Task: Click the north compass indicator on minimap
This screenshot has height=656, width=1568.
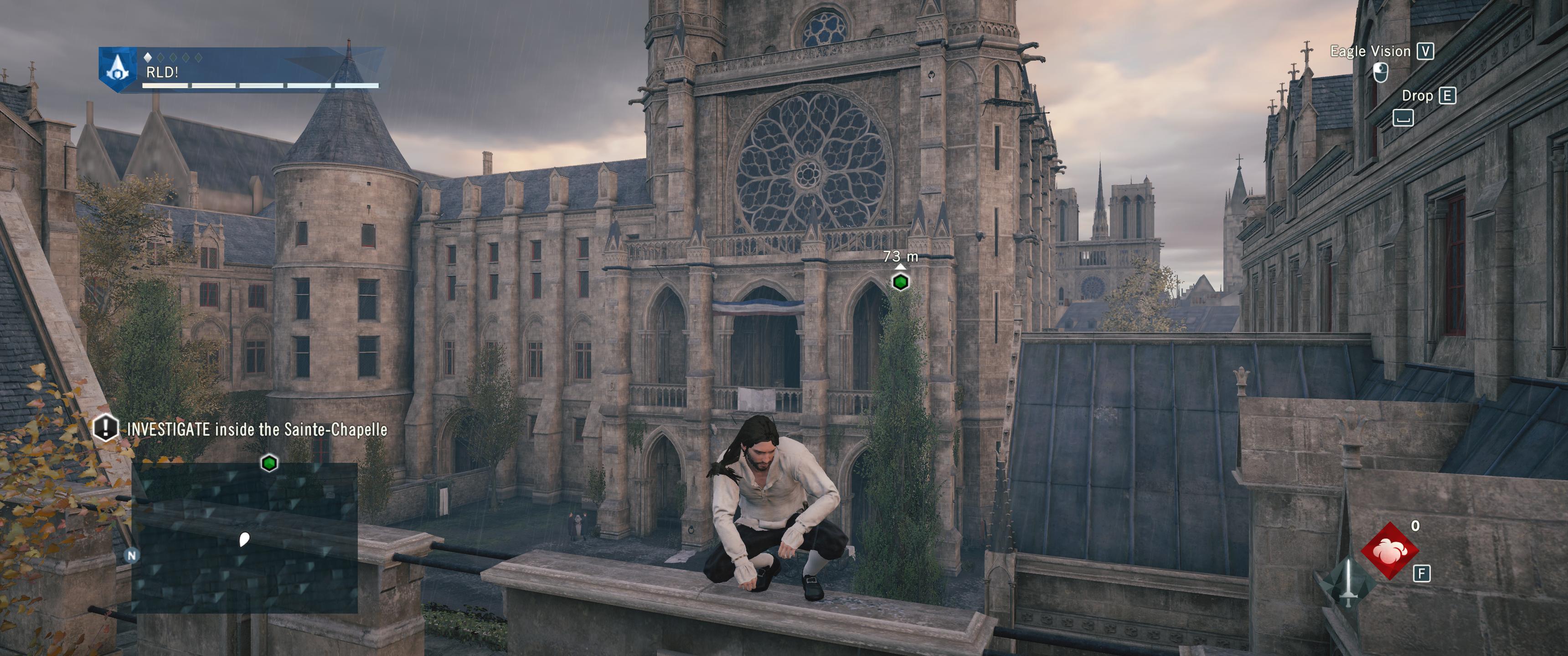Action: pos(131,555)
